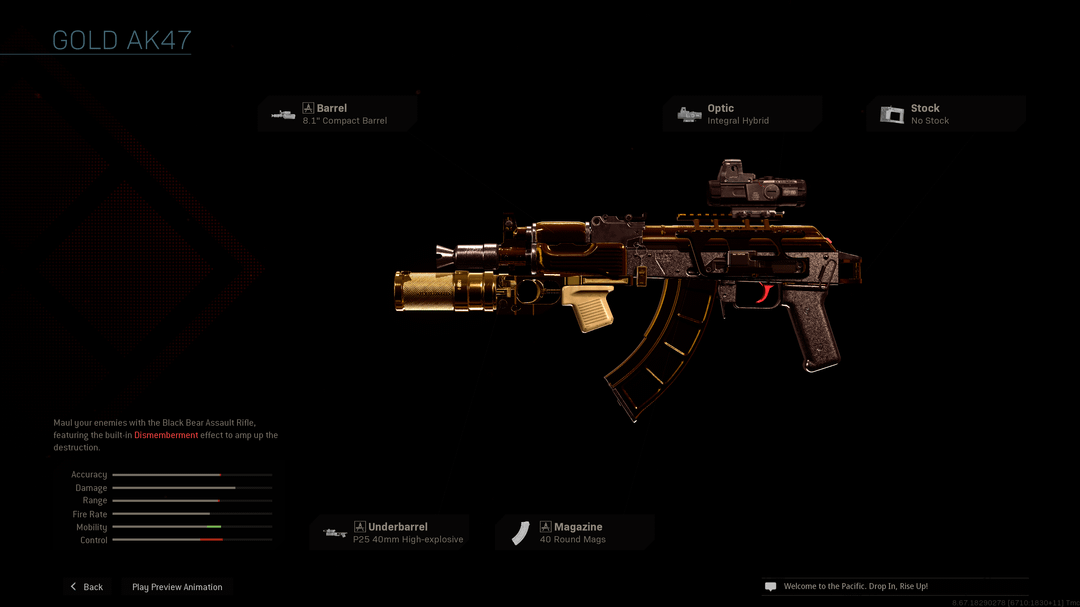This screenshot has width=1080, height=607.
Task: Select the Underbarrel P25 40mm slot
Action: point(390,533)
